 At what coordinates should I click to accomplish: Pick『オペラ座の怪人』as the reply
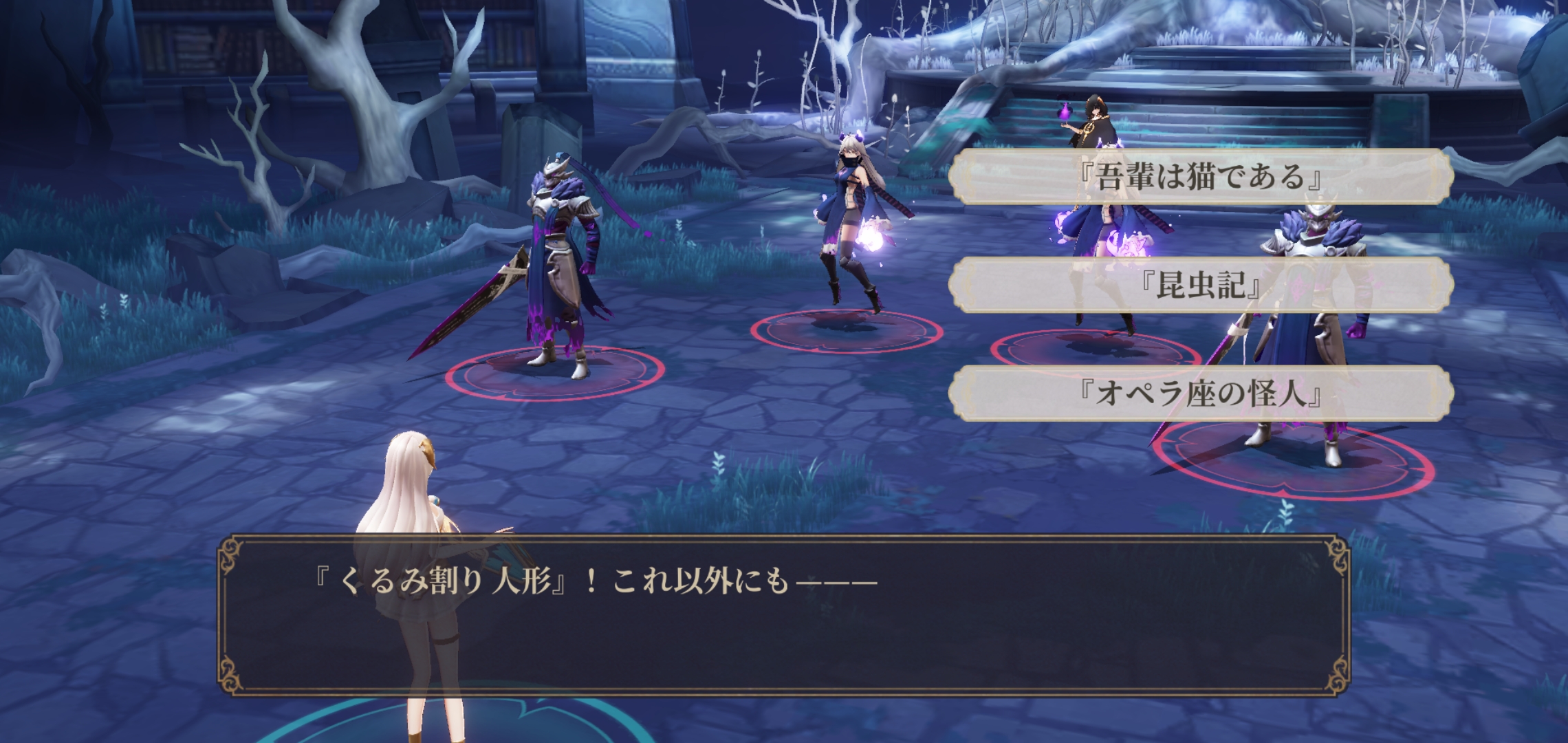point(1200,394)
